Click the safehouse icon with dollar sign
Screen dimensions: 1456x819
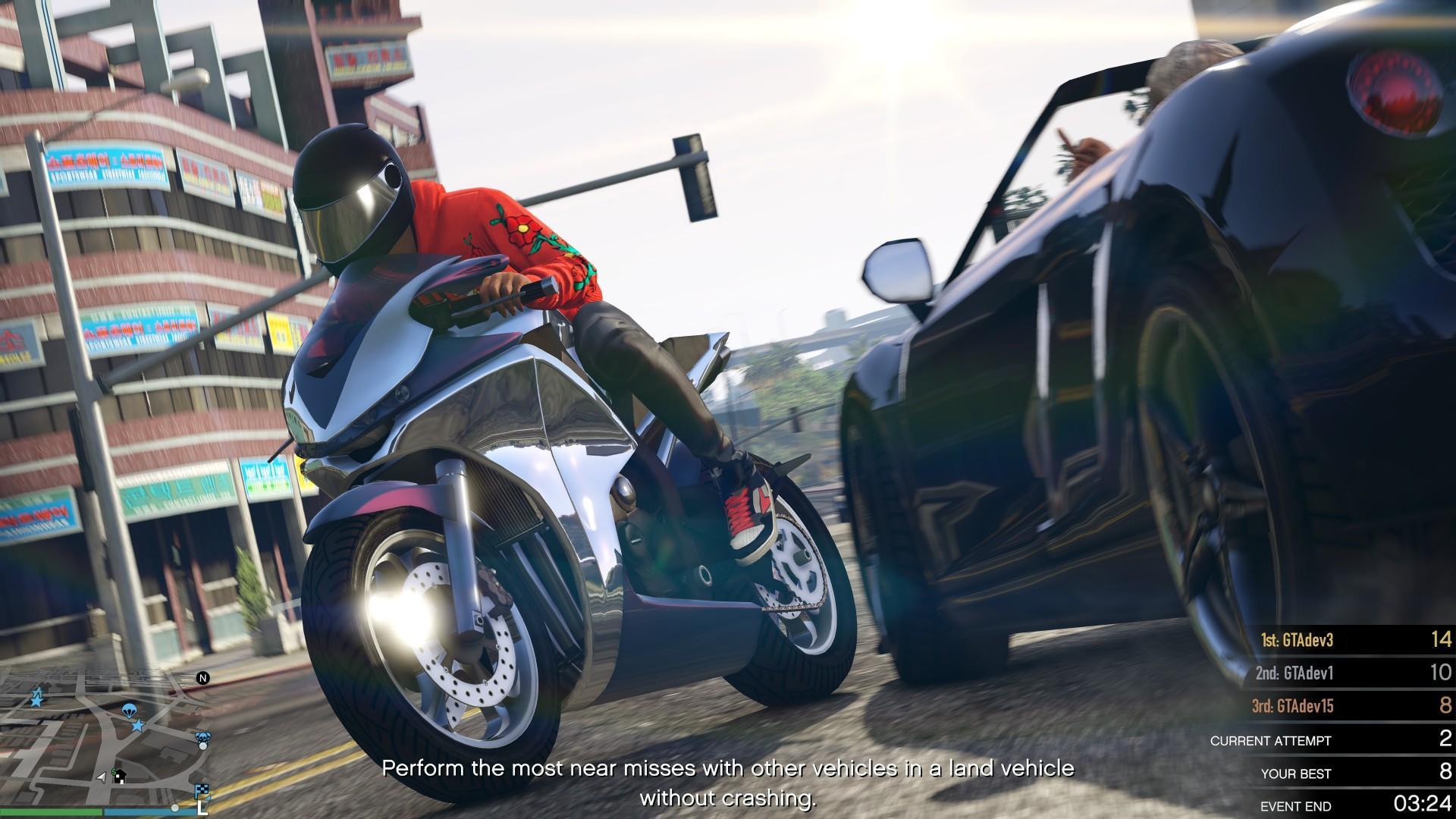pyautogui.click(x=119, y=777)
